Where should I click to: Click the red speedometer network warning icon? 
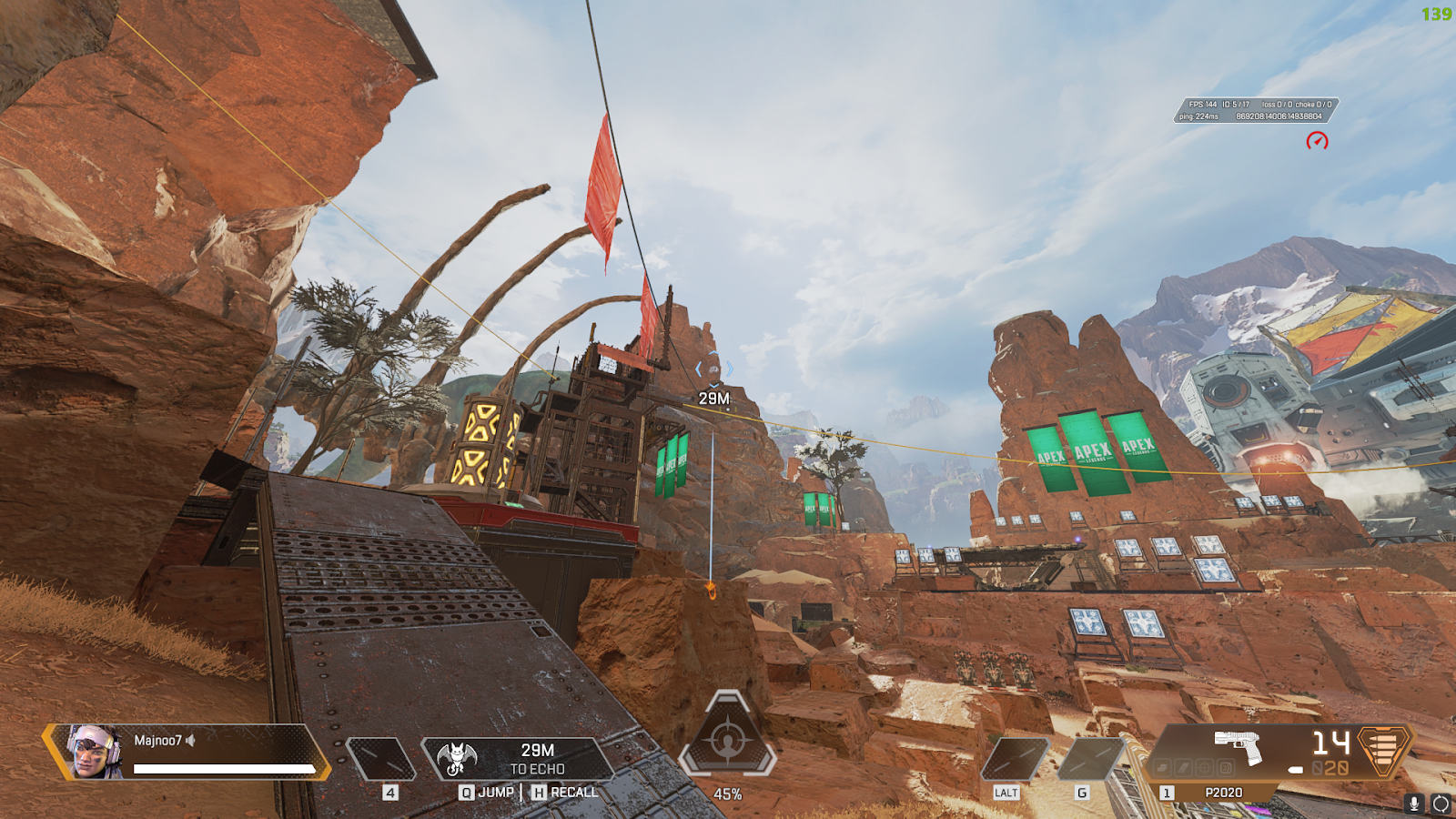[x=1317, y=141]
